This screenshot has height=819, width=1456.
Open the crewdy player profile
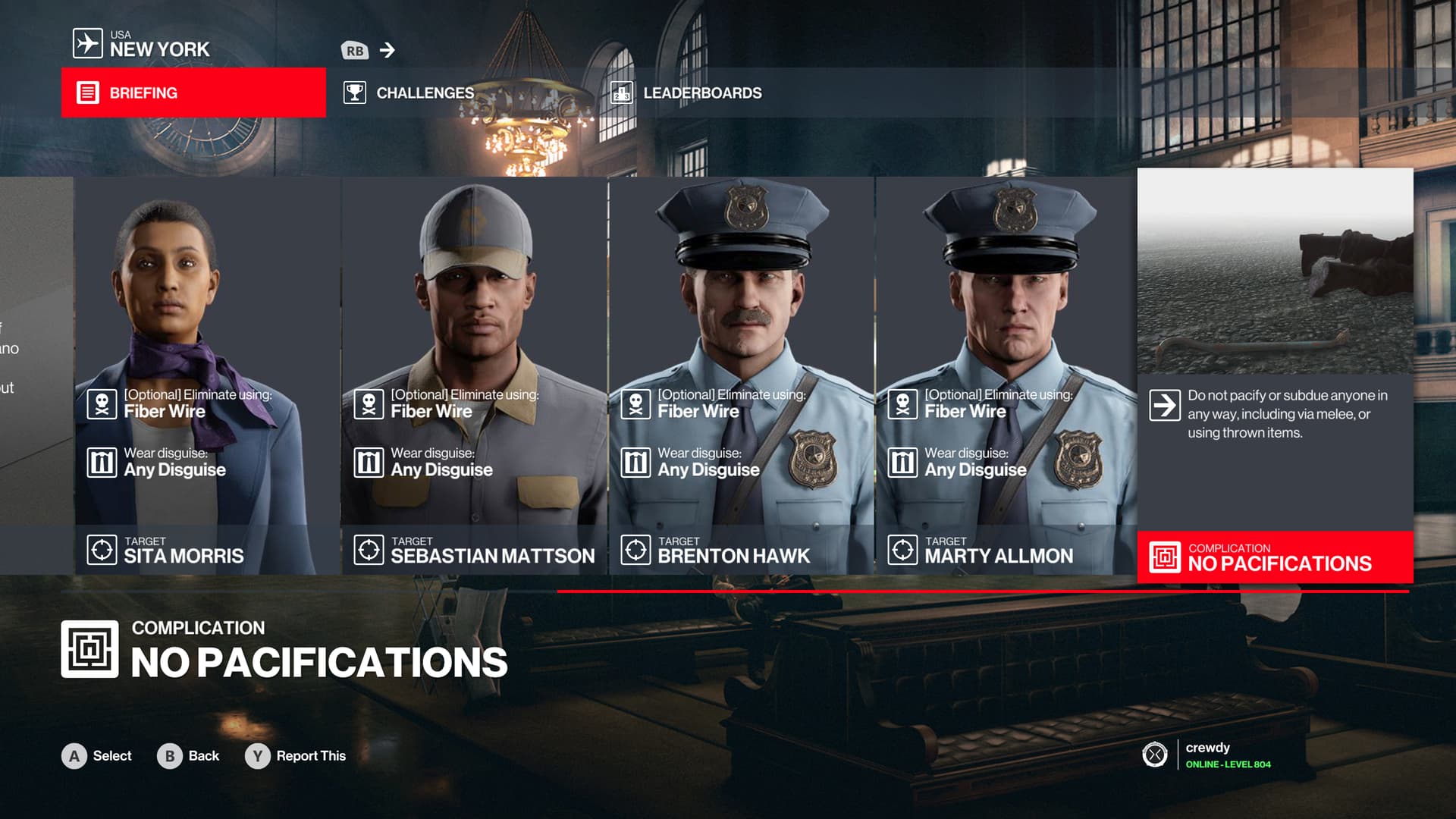tap(1207, 755)
